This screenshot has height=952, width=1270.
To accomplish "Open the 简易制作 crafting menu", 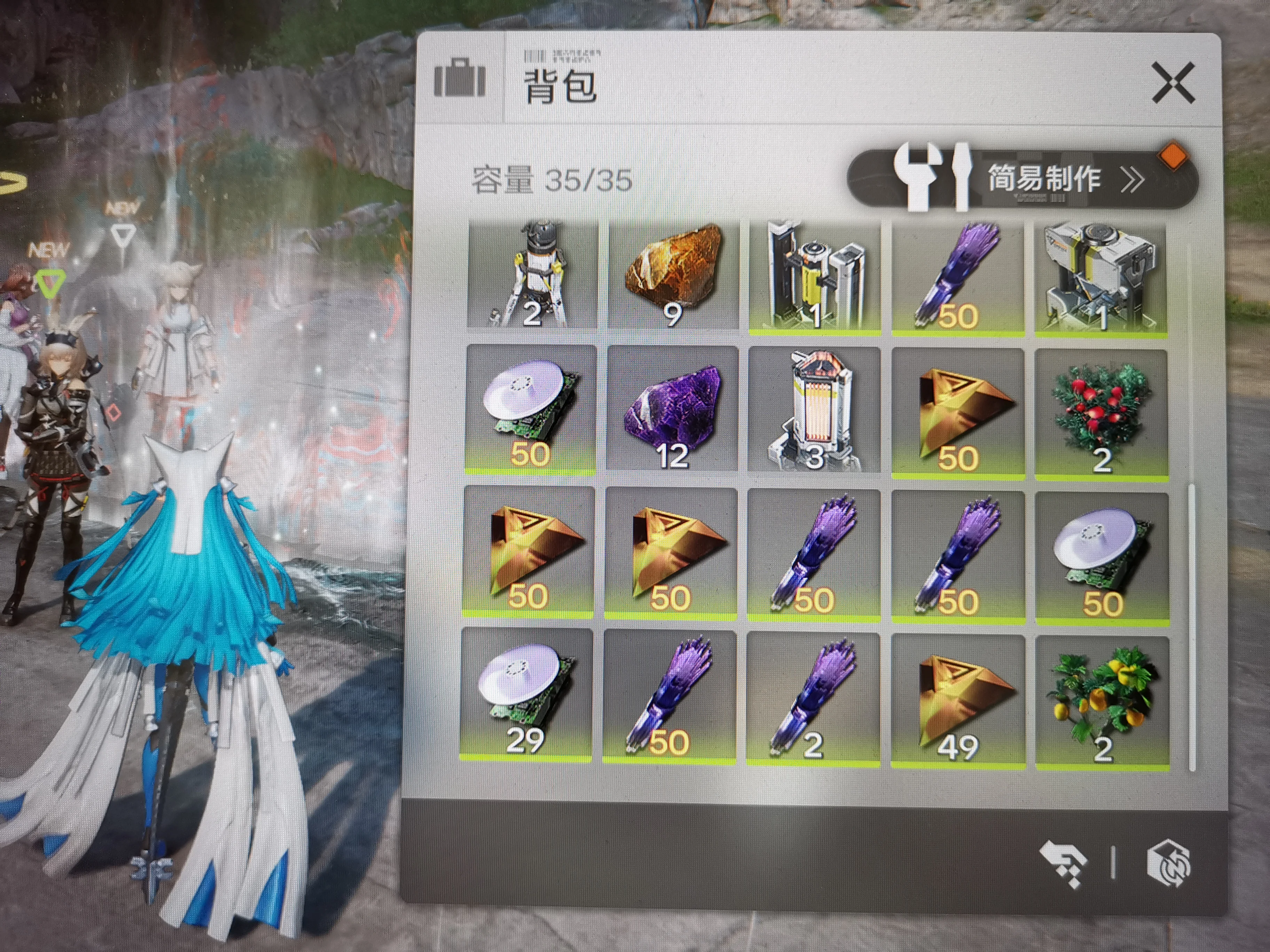I will [1021, 178].
